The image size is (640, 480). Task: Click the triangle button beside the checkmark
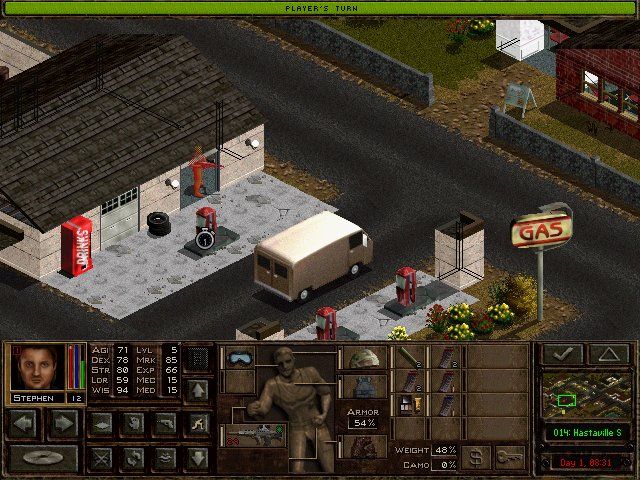607,354
